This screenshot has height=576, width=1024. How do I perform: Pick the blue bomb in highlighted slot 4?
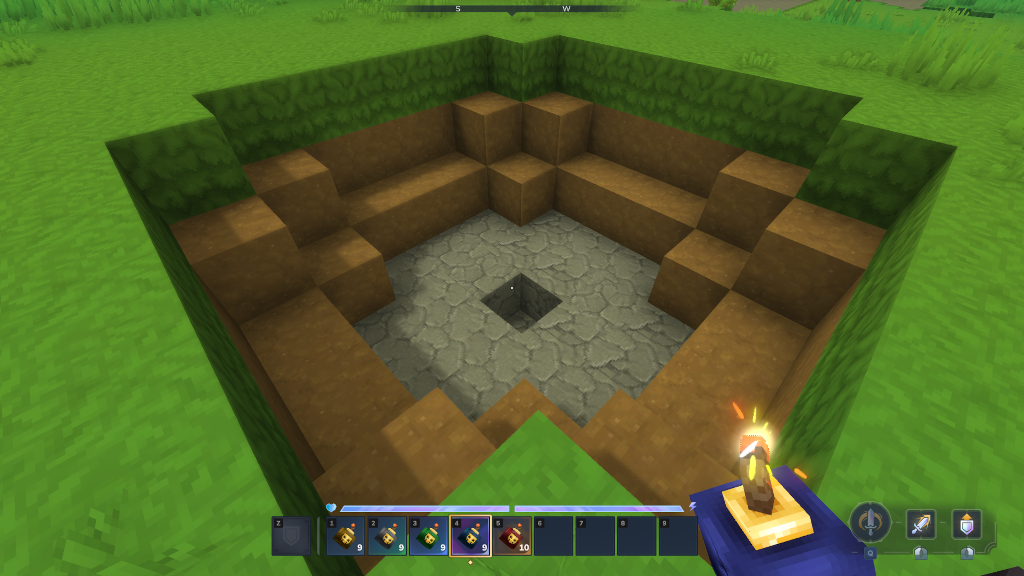click(x=470, y=536)
